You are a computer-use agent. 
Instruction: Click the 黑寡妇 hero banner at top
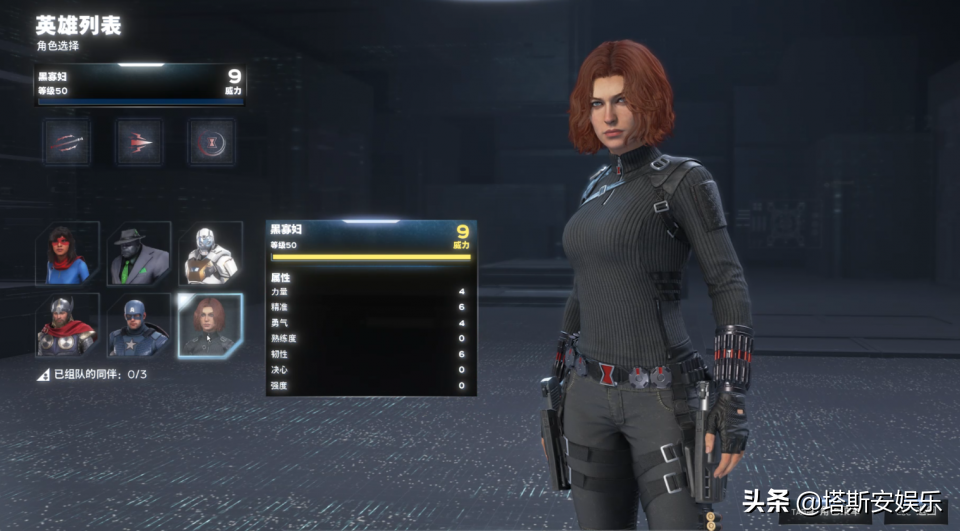coord(139,84)
